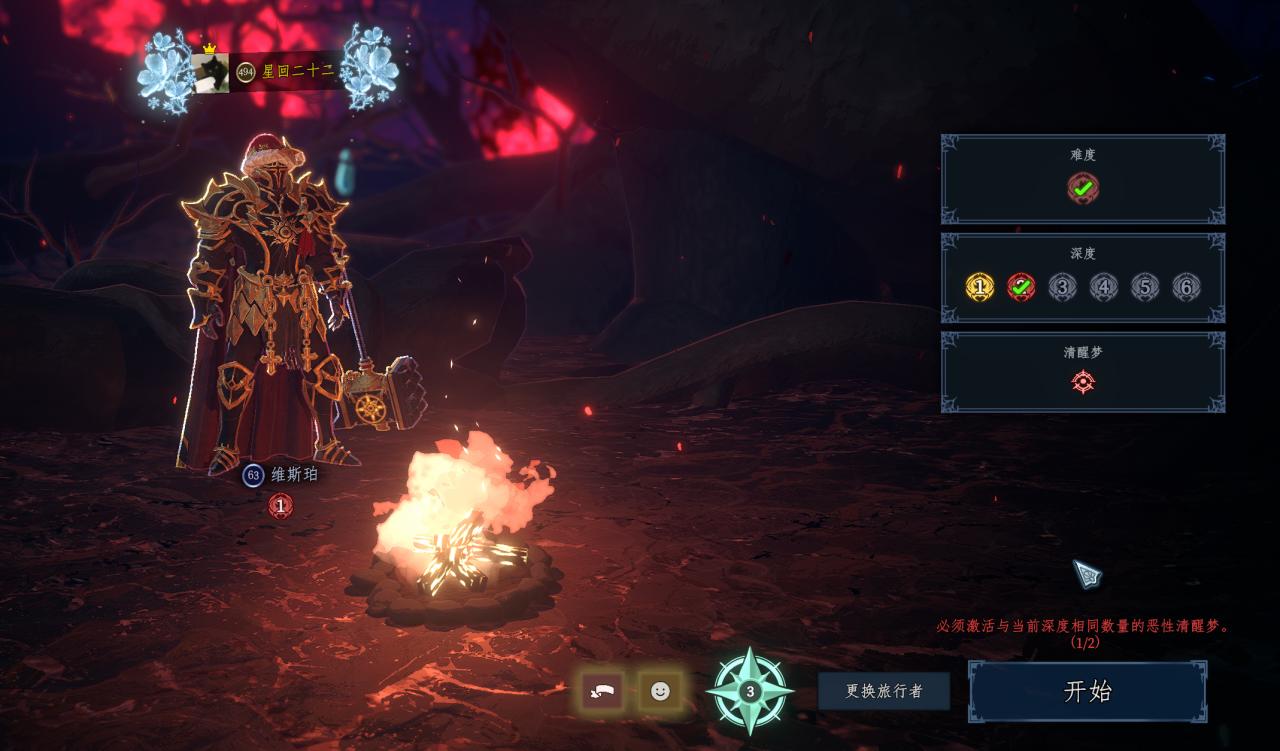Open the compass star with number 3
Image resolution: width=1280 pixels, height=751 pixels.
click(x=750, y=691)
